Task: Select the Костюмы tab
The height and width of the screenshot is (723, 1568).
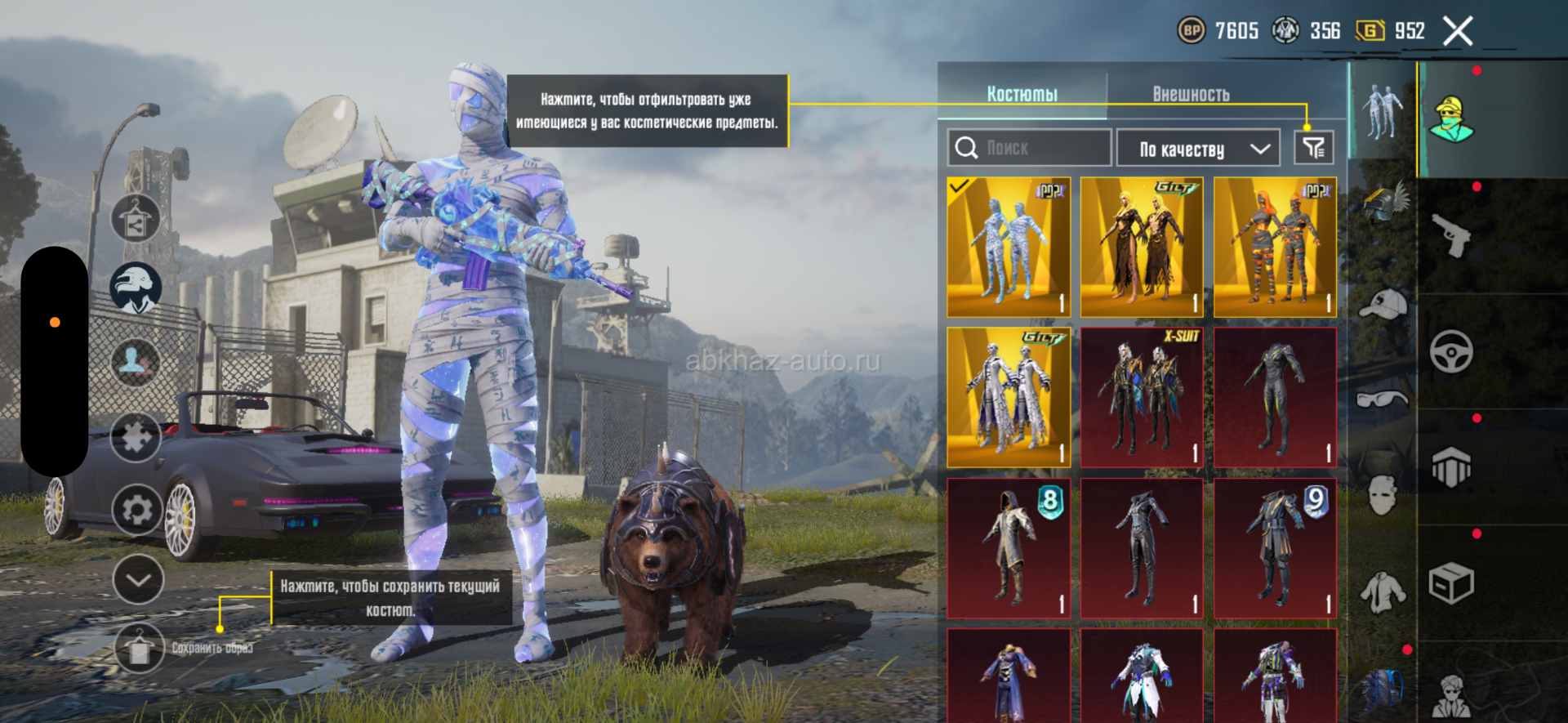Action: 1022,95
